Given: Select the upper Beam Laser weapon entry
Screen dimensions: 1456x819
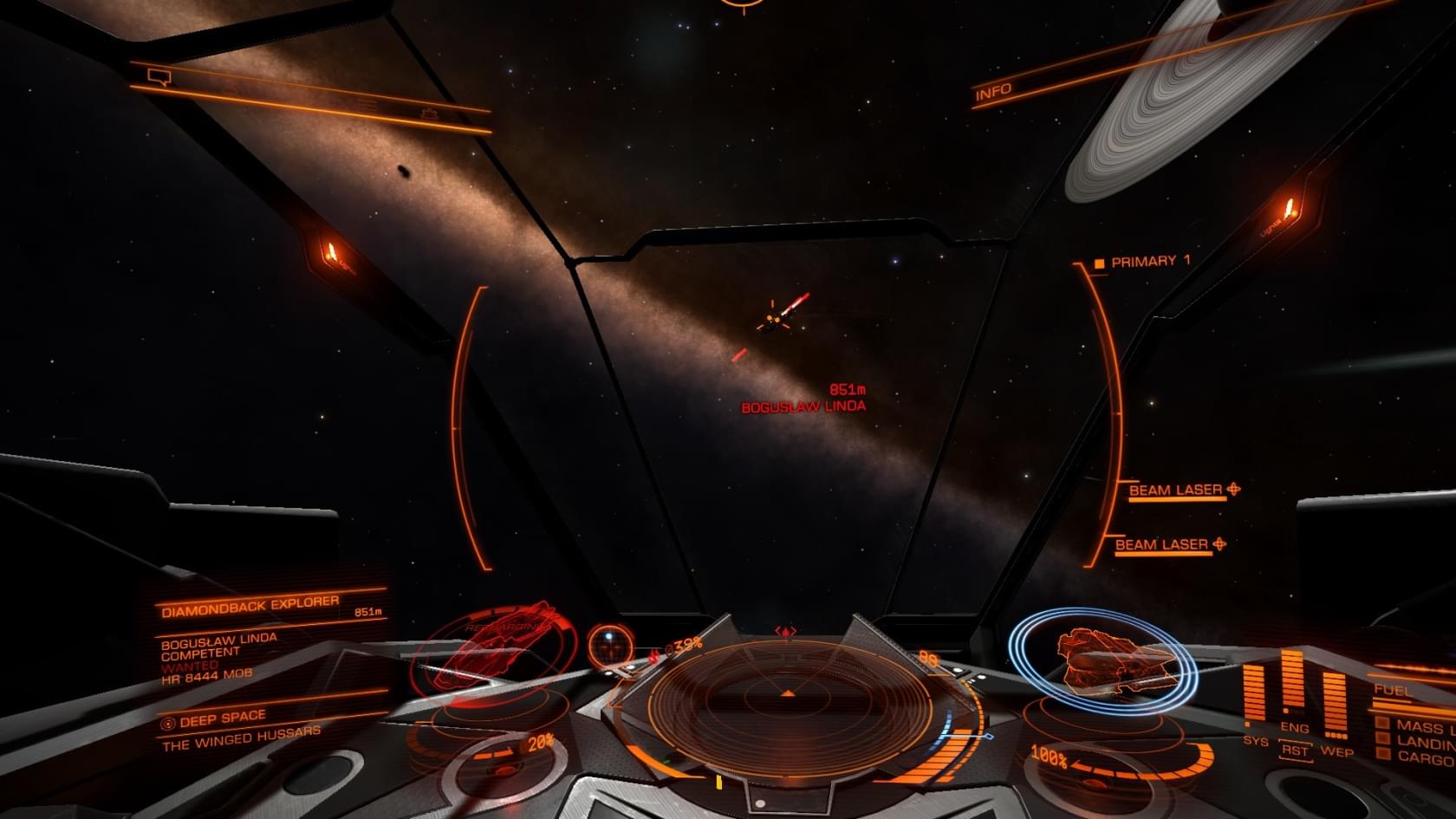Looking at the screenshot, I should pyautogui.click(x=1176, y=491).
